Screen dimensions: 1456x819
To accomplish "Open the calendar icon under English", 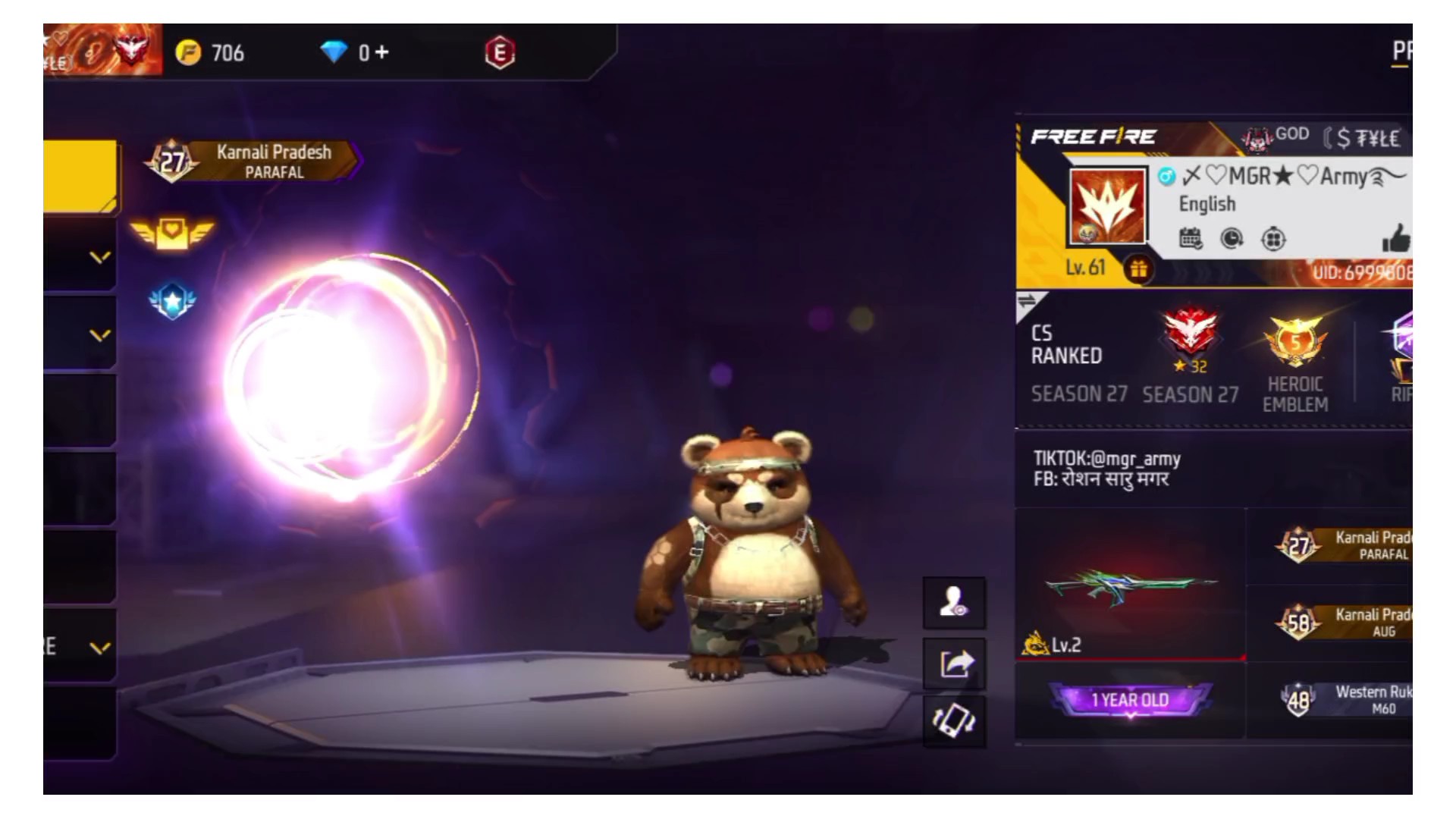I will pyautogui.click(x=1191, y=239).
